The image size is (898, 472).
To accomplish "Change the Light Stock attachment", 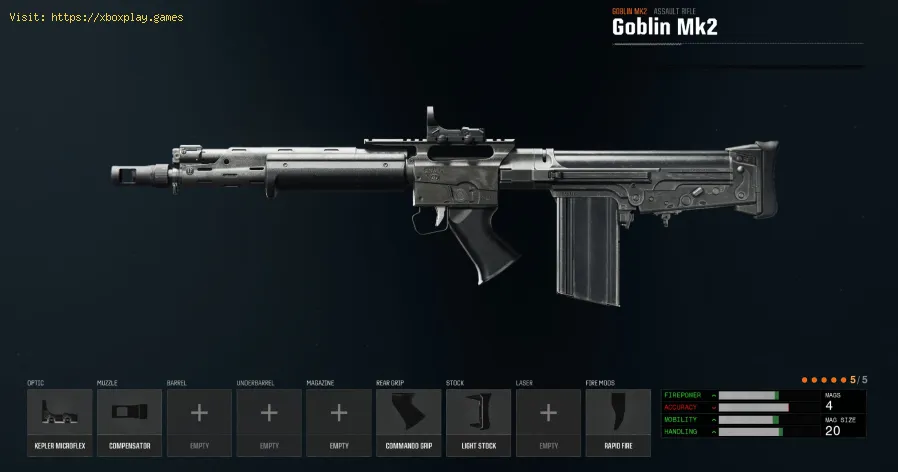I will pyautogui.click(x=478, y=417).
